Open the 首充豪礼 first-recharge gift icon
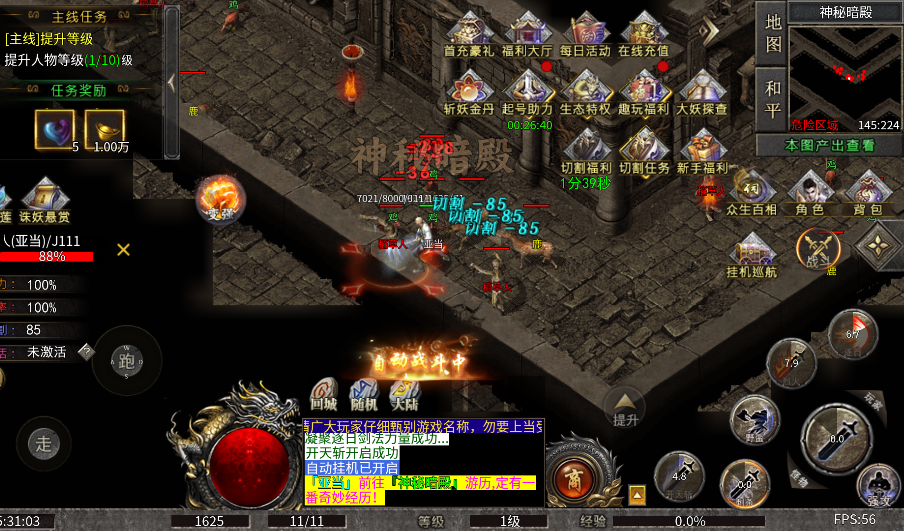904x531 pixels. click(470, 34)
